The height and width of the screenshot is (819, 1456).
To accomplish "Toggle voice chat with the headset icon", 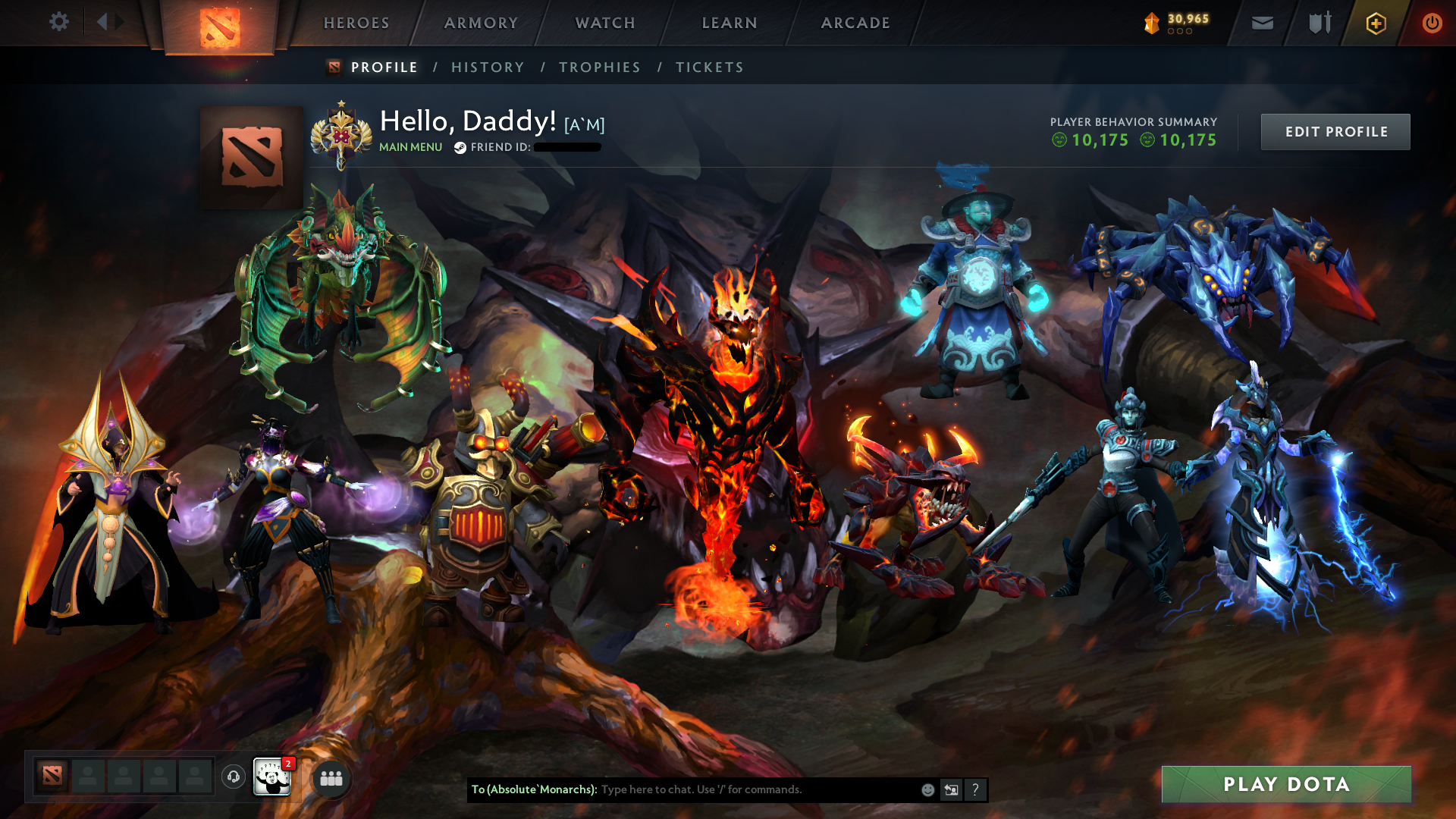I will click(x=232, y=777).
